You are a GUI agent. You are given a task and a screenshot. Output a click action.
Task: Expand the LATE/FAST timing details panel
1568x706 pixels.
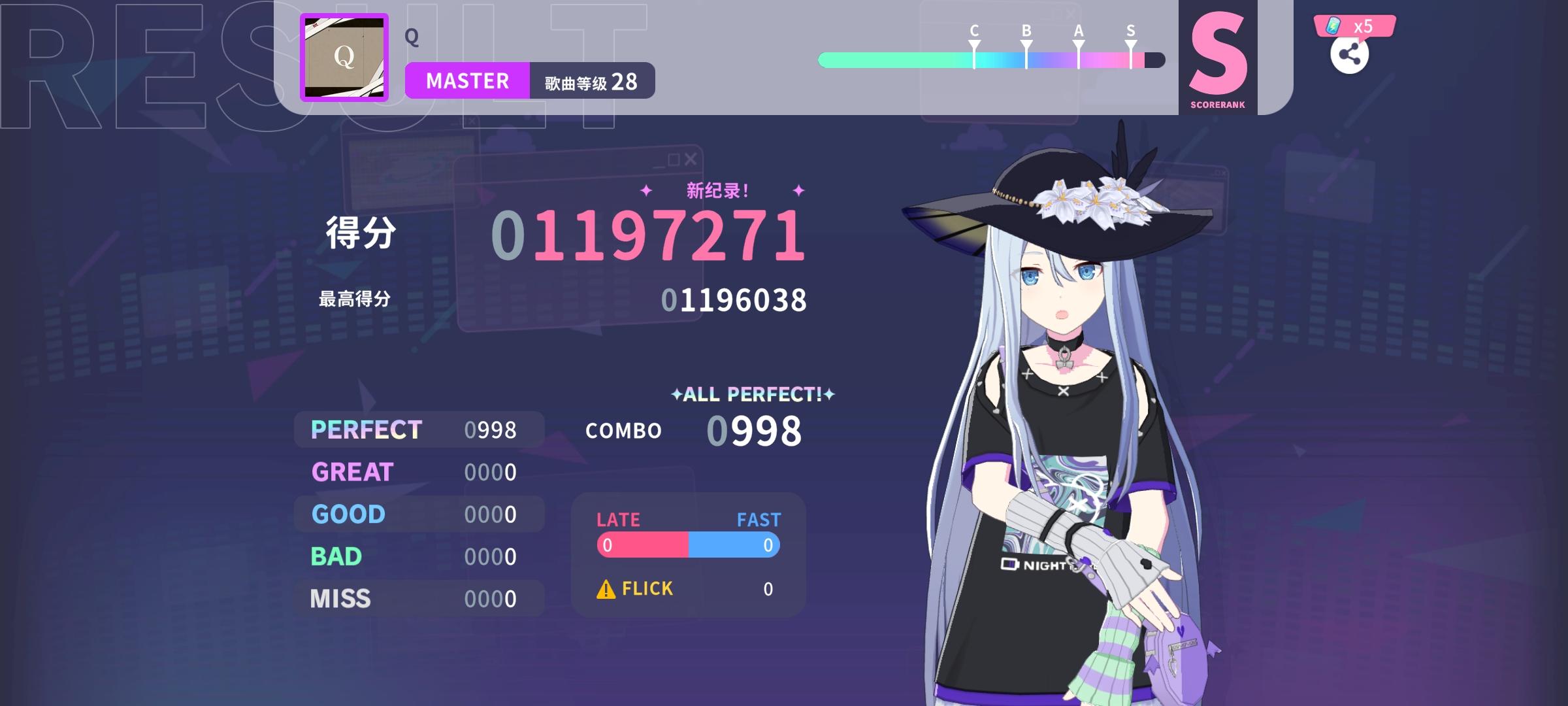pos(687,544)
